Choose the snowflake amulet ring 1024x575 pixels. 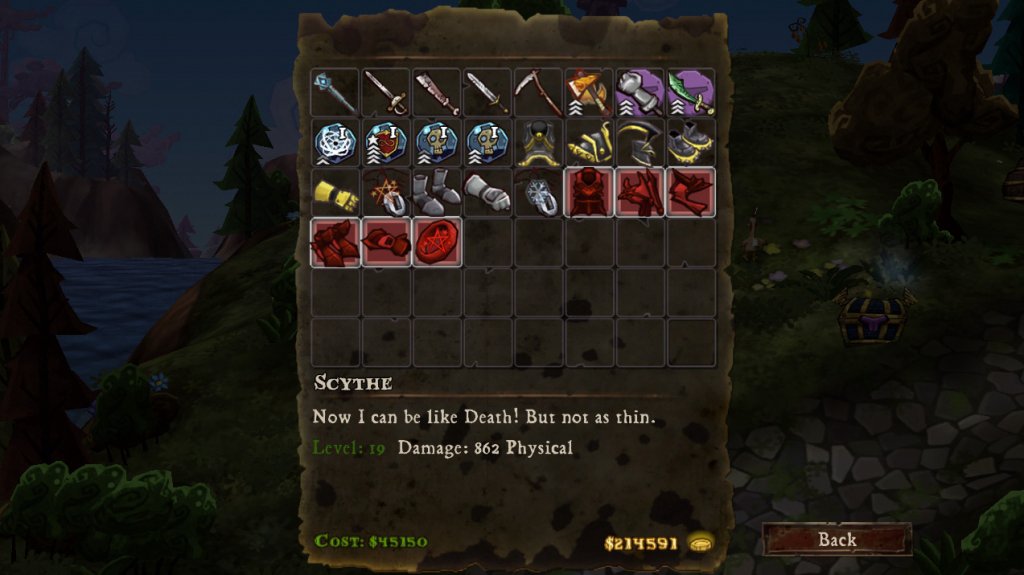click(539, 193)
